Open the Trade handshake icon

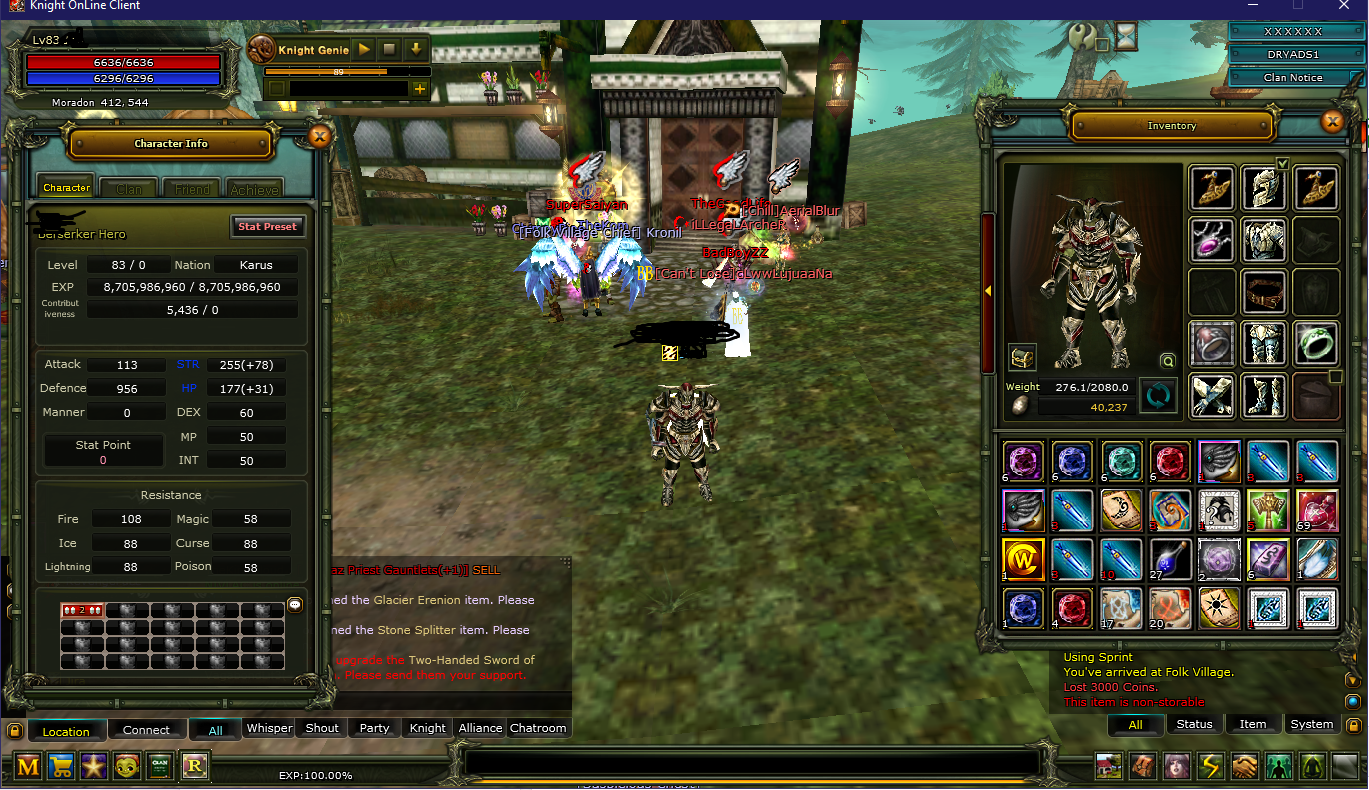1243,765
